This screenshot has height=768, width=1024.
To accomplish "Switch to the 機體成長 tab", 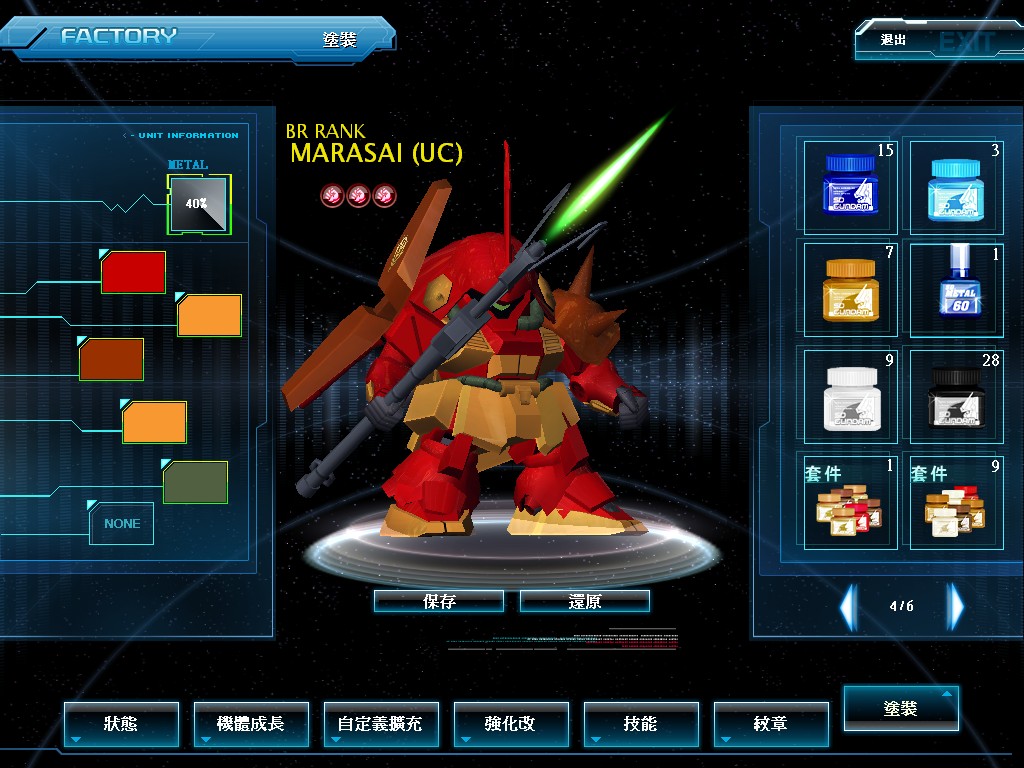I will tap(251, 723).
